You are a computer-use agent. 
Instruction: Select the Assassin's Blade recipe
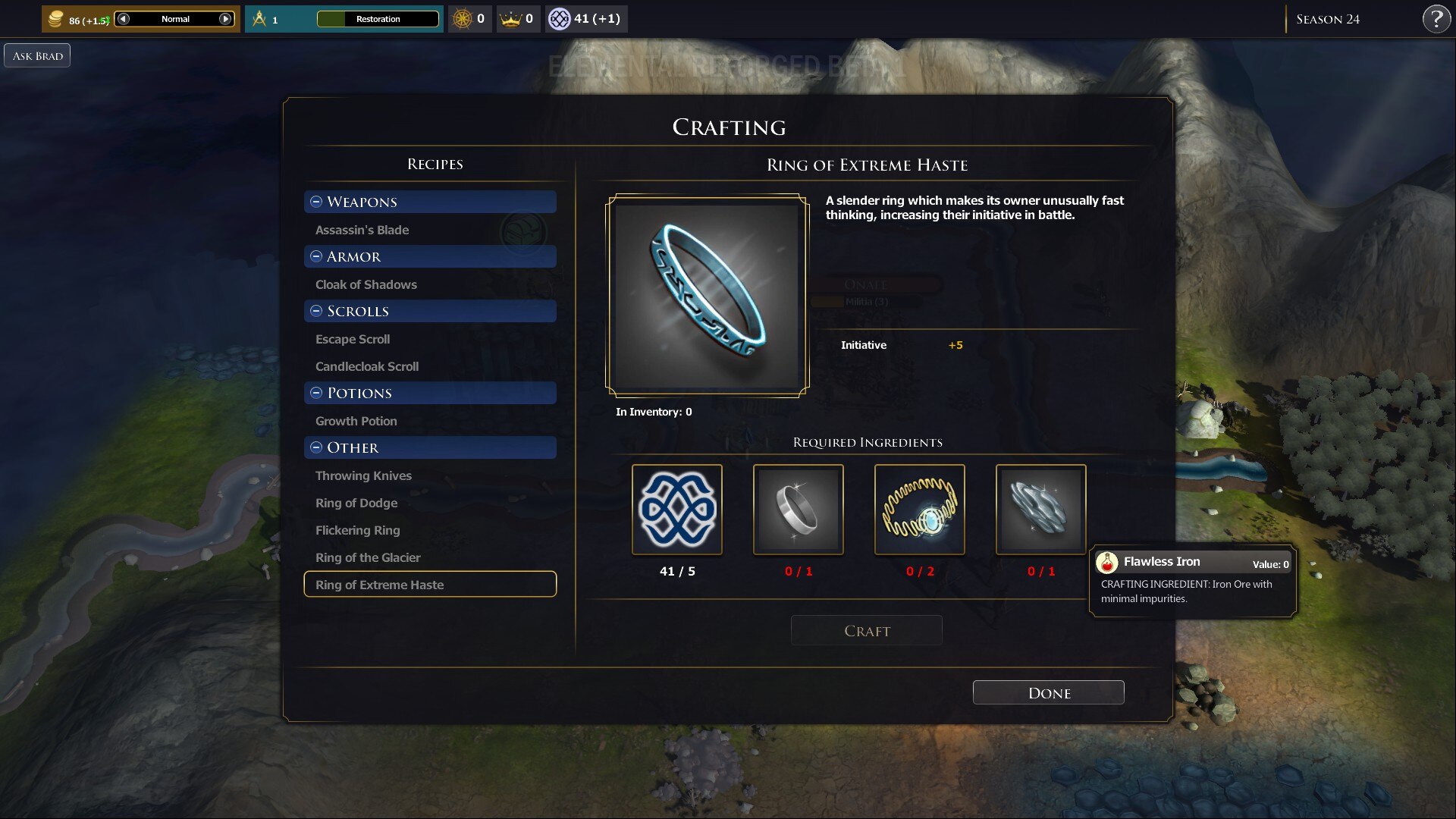[362, 230]
